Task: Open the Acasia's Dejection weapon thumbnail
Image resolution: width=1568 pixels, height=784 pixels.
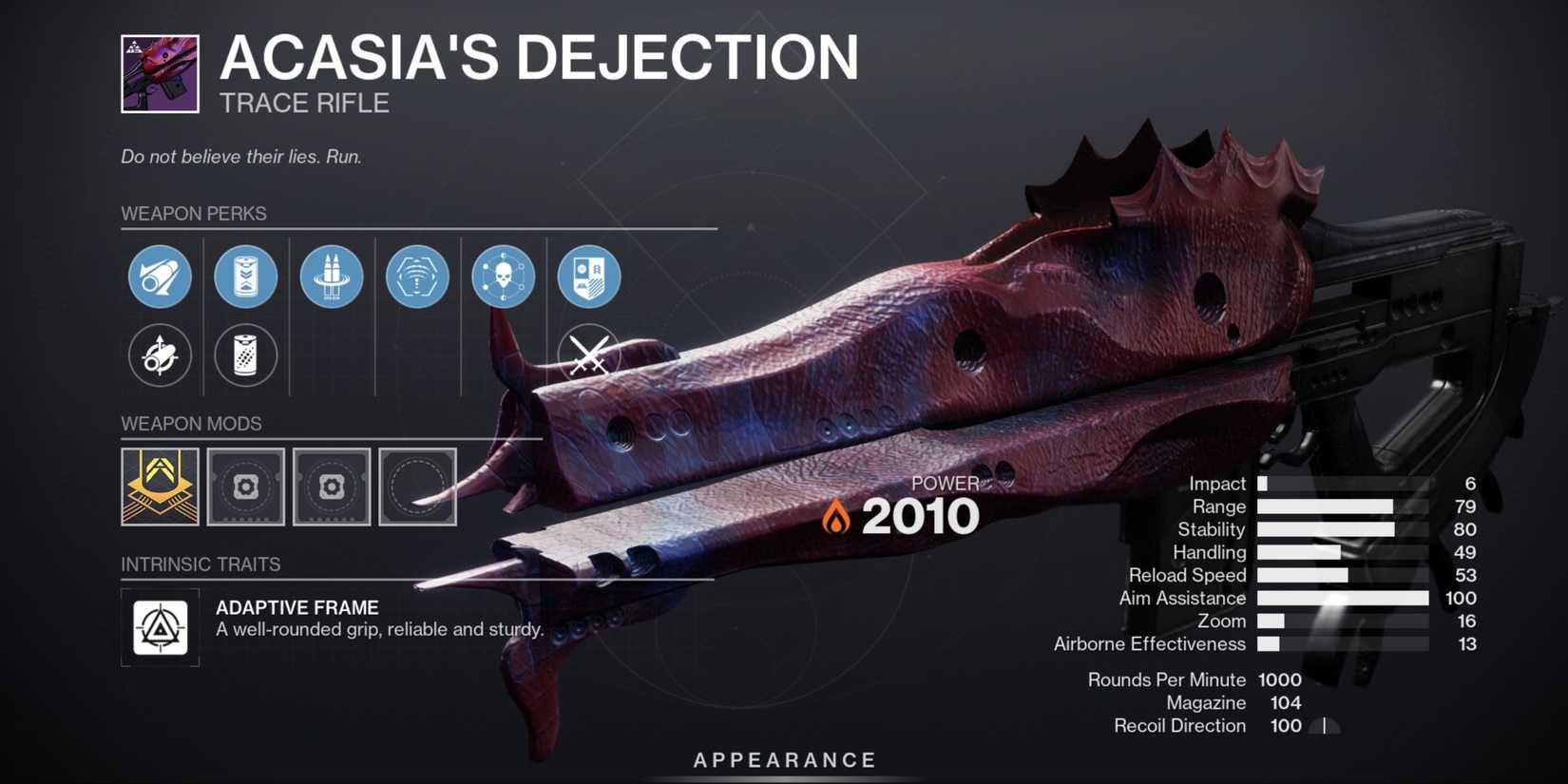Action: 159,72
